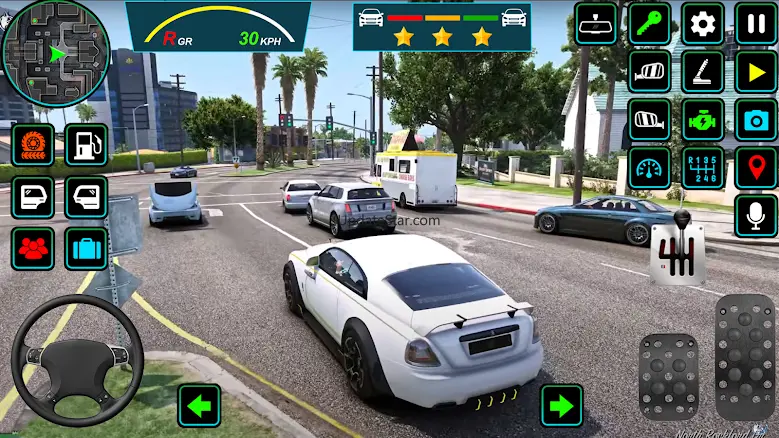Viewport: 779px width, 438px height.
Task: Take a screenshot with the camera icon
Action: click(x=755, y=119)
